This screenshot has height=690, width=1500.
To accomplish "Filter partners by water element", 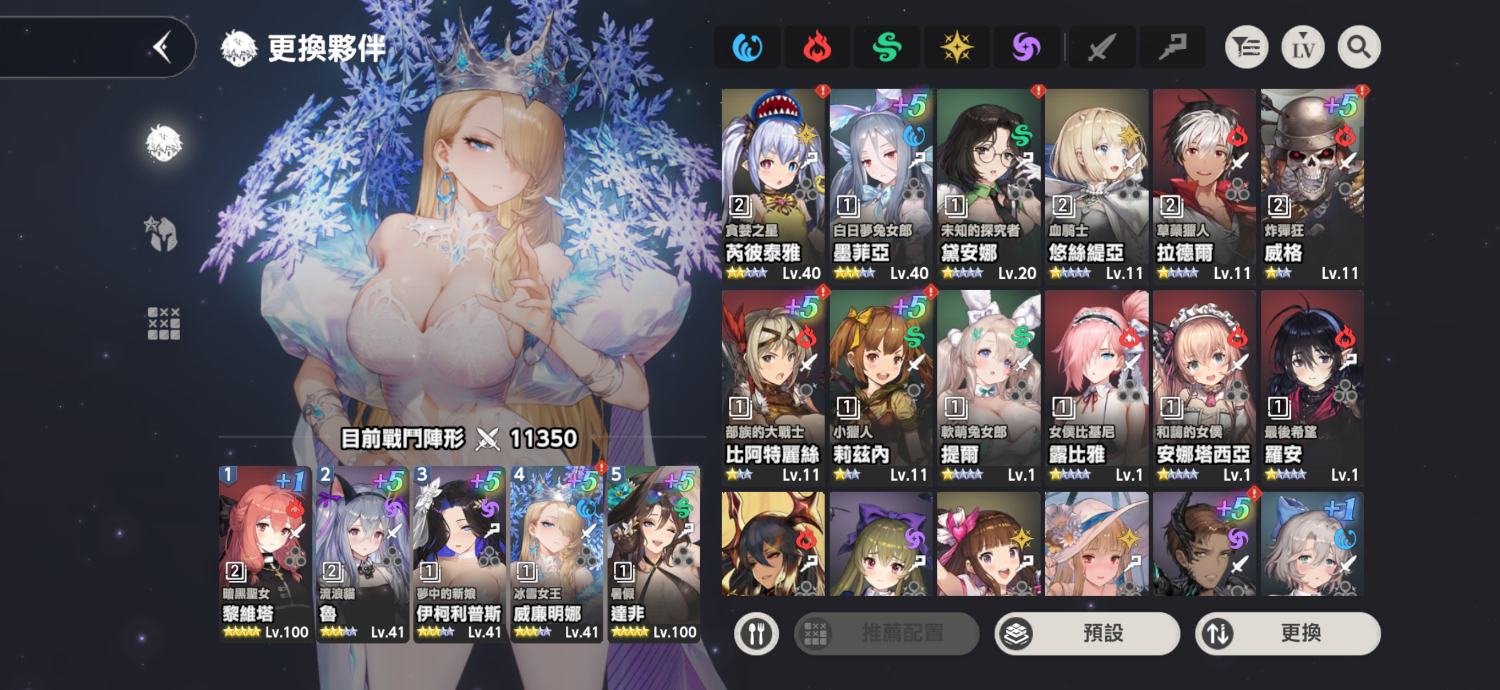I will pyautogui.click(x=747, y=47).
